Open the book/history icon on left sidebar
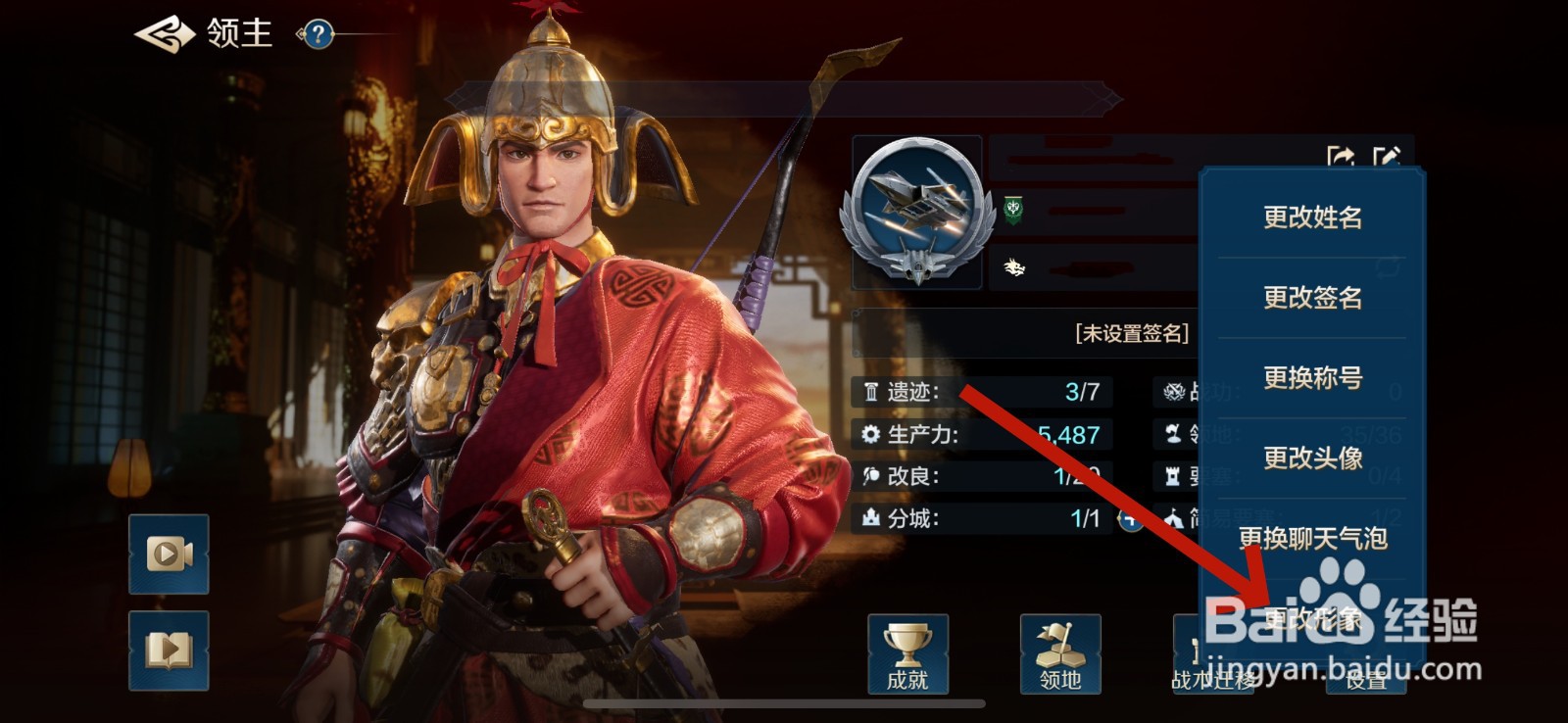1568x723 pixels. click(x=167, y=649)
